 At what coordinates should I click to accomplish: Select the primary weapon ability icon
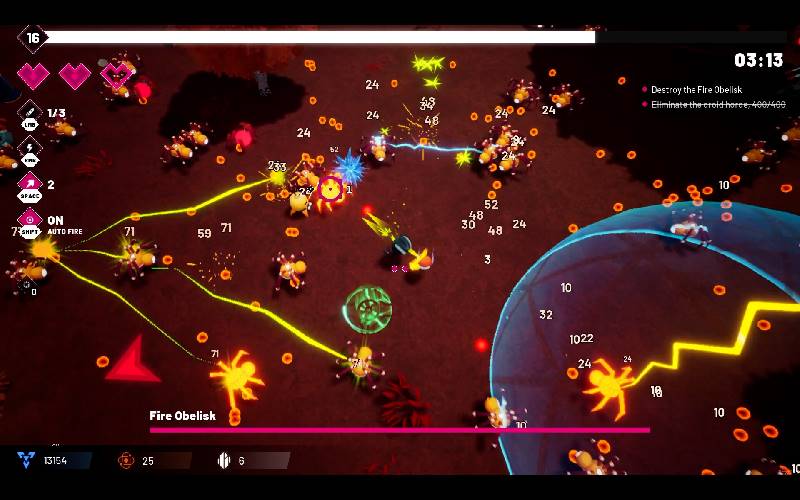tap(28, 112)
